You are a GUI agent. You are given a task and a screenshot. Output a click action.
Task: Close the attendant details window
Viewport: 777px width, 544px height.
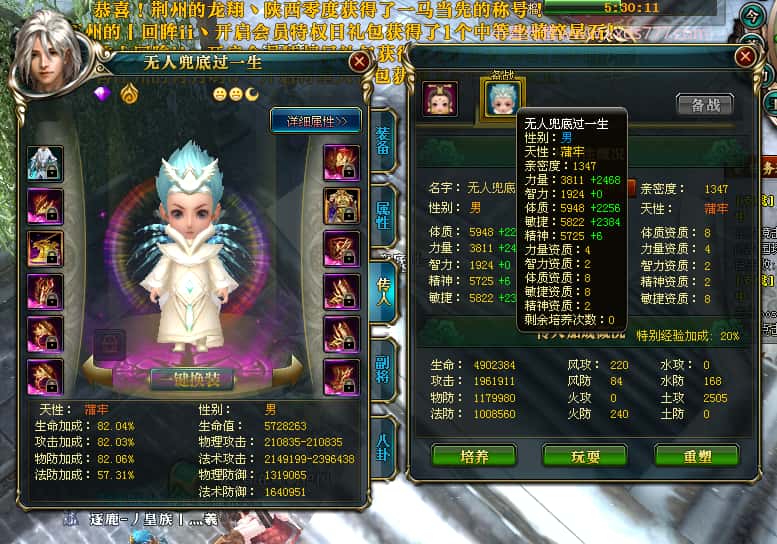[x=745, y=57]
